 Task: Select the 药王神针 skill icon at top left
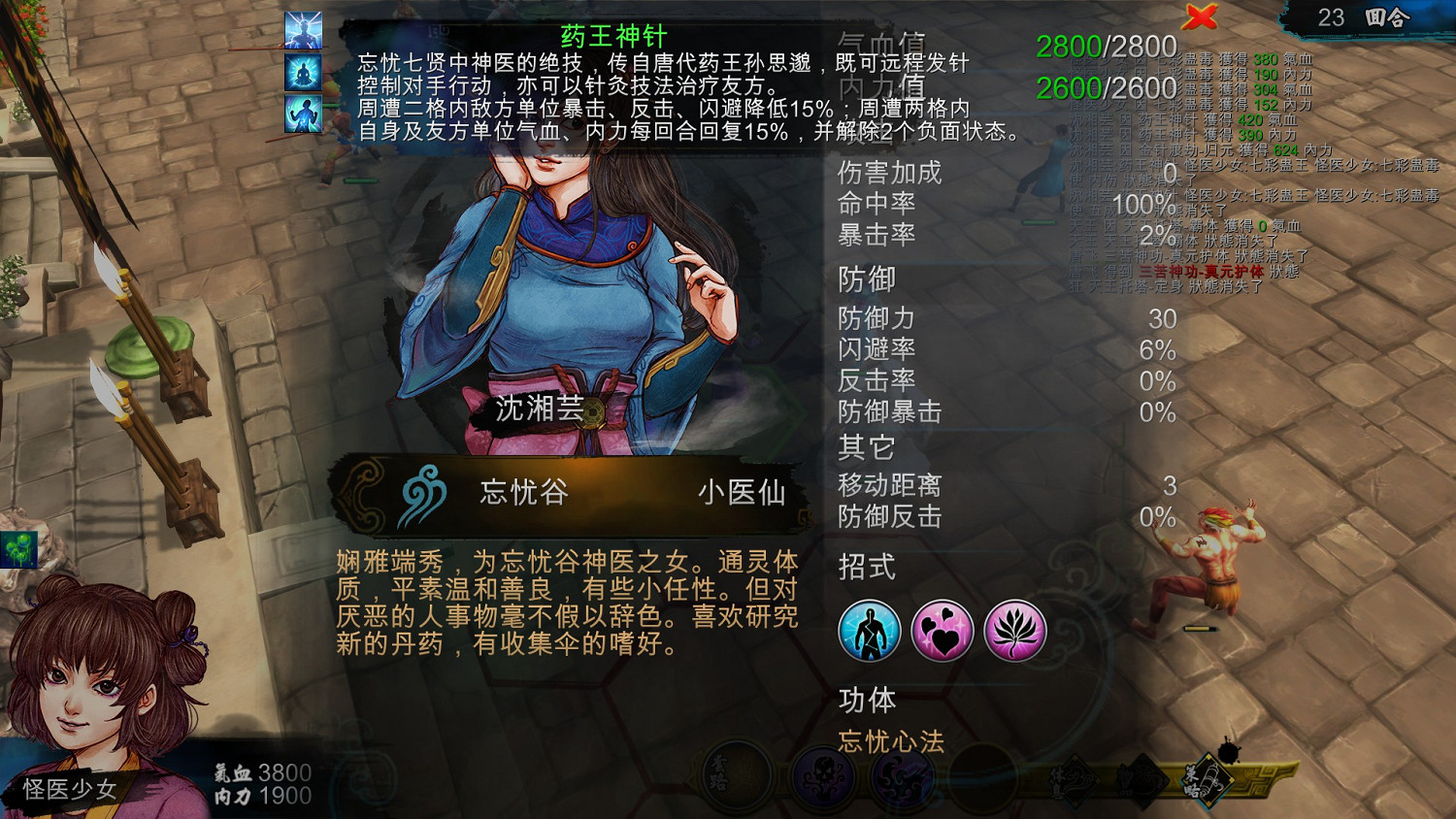pyautogui.click(x=303, y=29)
